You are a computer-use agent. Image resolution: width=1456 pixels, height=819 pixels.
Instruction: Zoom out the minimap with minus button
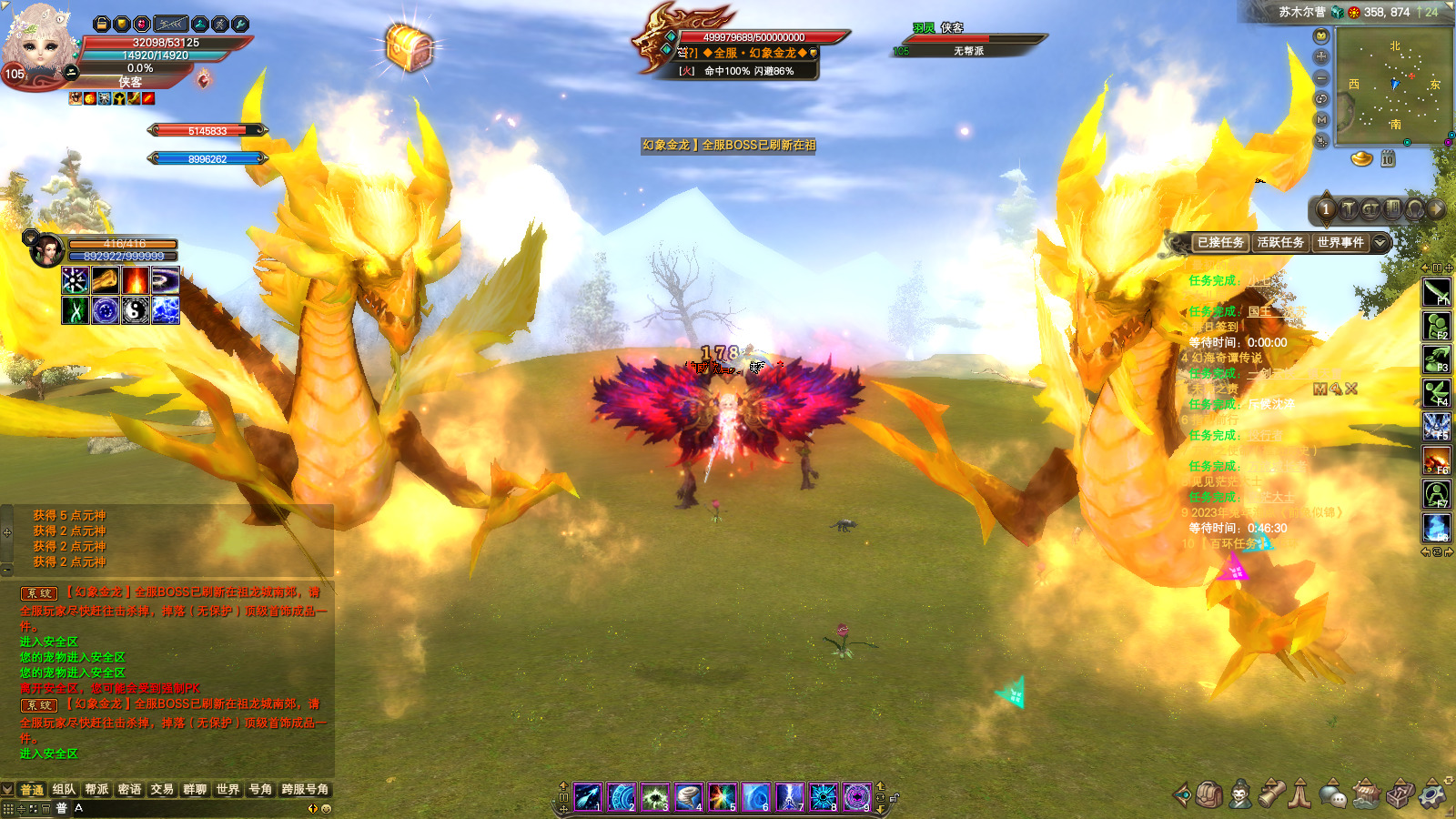(x=1321, y=78)
